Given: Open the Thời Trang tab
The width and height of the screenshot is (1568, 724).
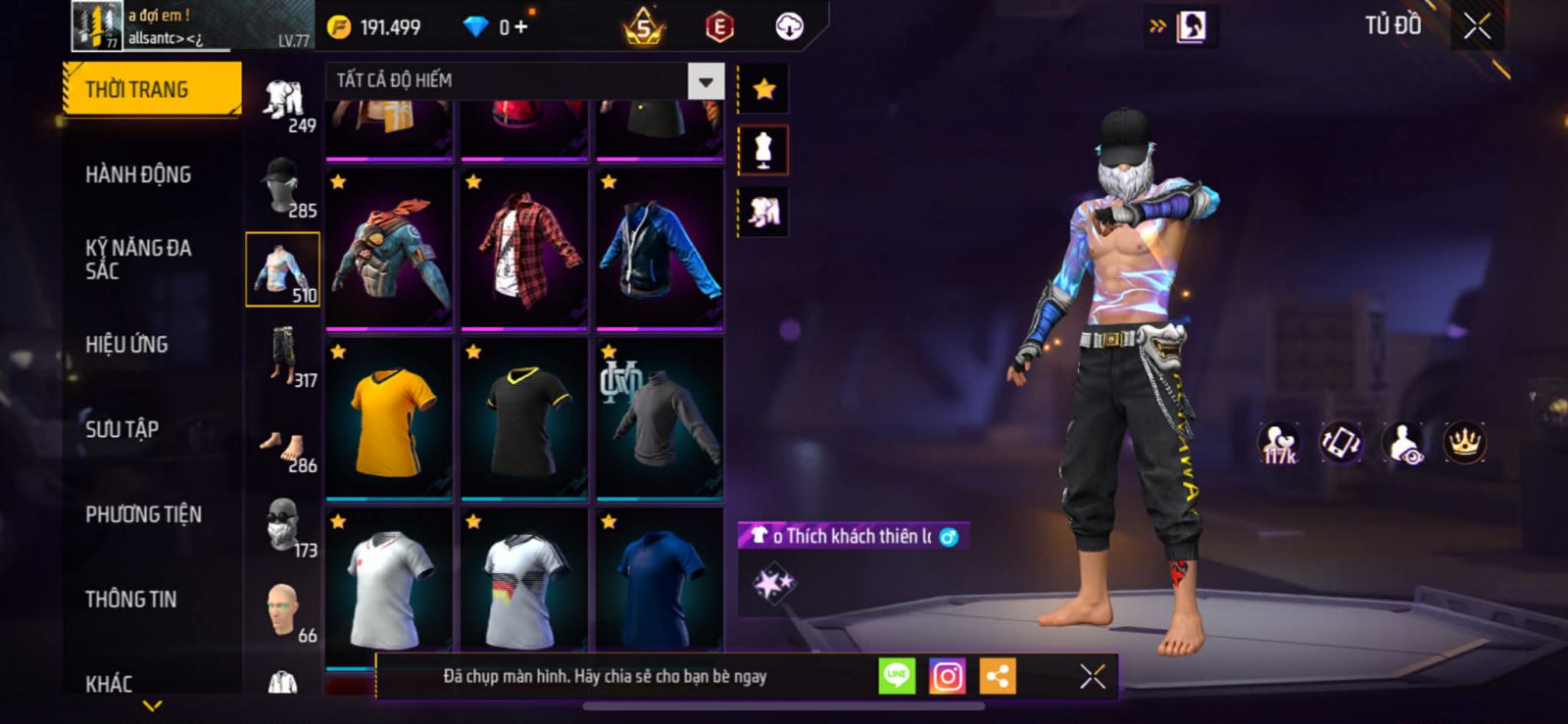Looking at the screenshot, I should click(151, 89).
